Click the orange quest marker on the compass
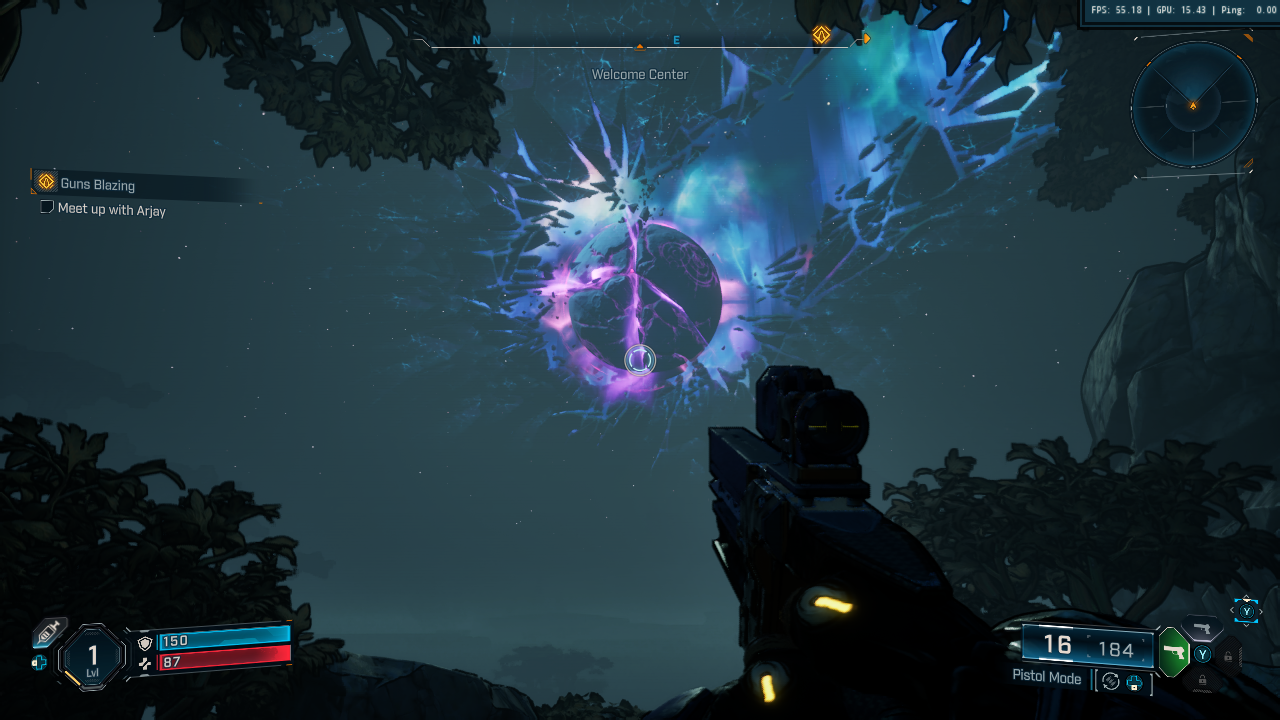1280x720 pixels. [821, 35]
